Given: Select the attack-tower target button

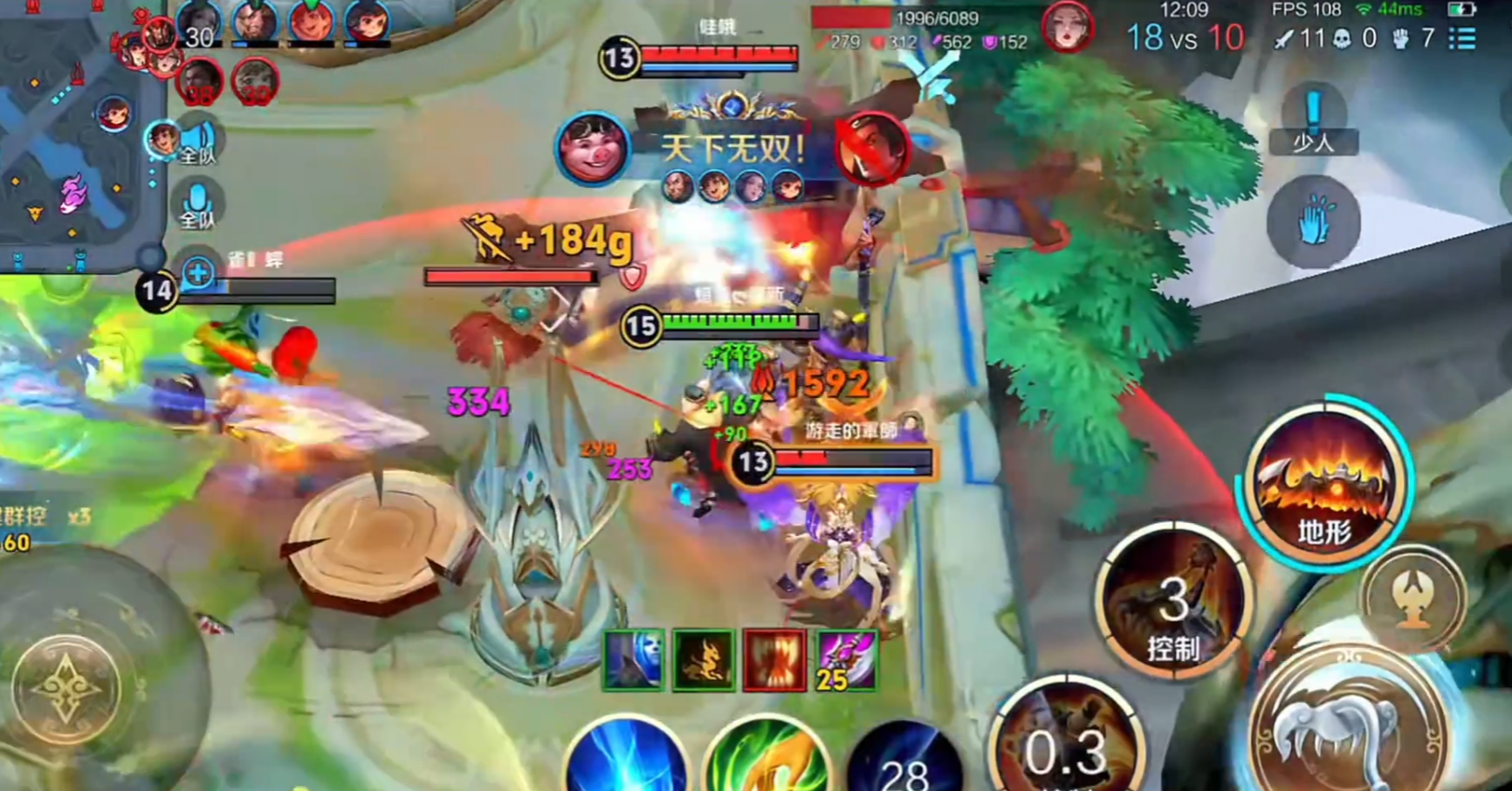Looking at the screenshot, I should pyautogui.click(x=1412, y=599).
